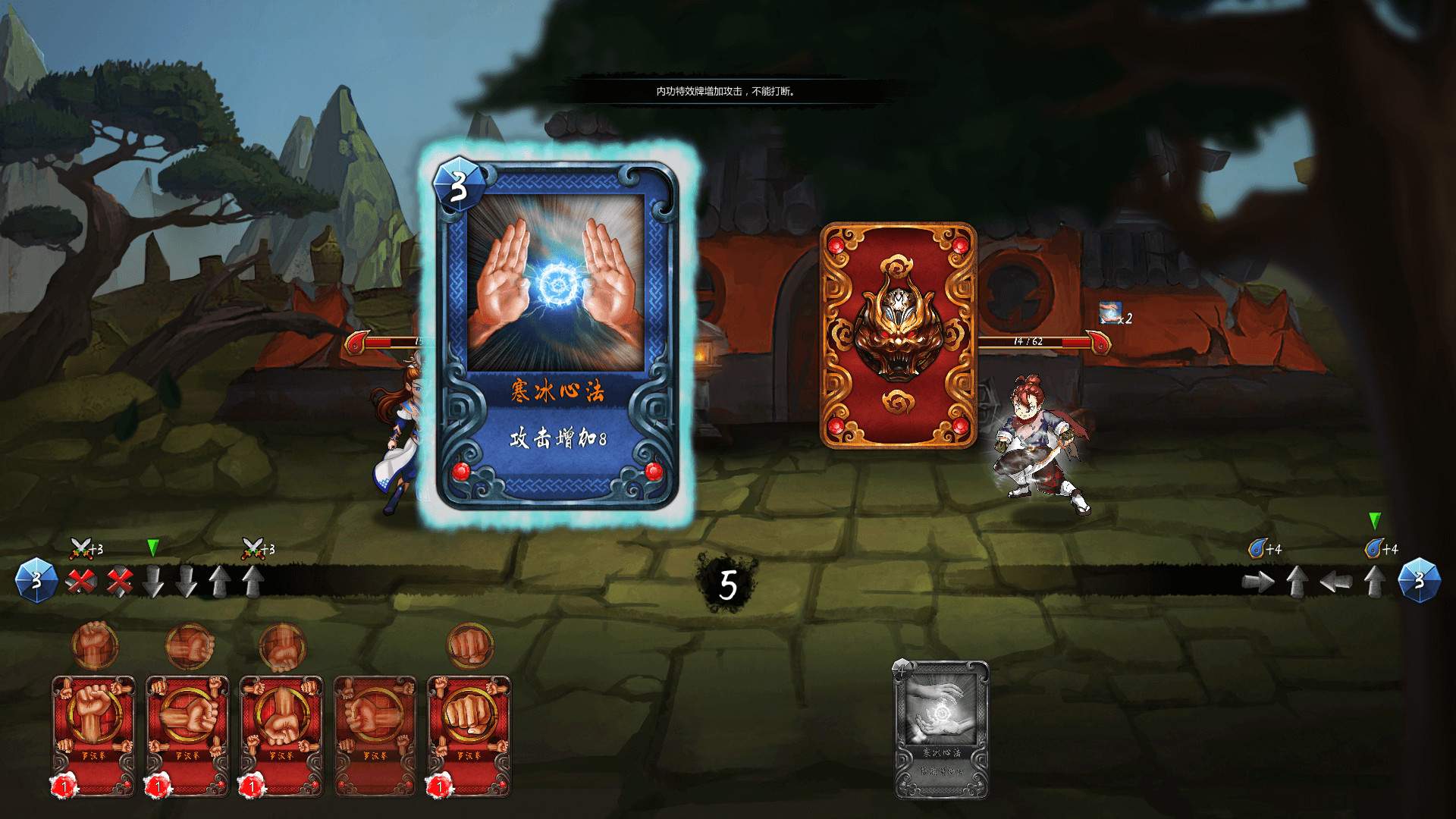Select the face-down red demon mask card

[899, 335]
